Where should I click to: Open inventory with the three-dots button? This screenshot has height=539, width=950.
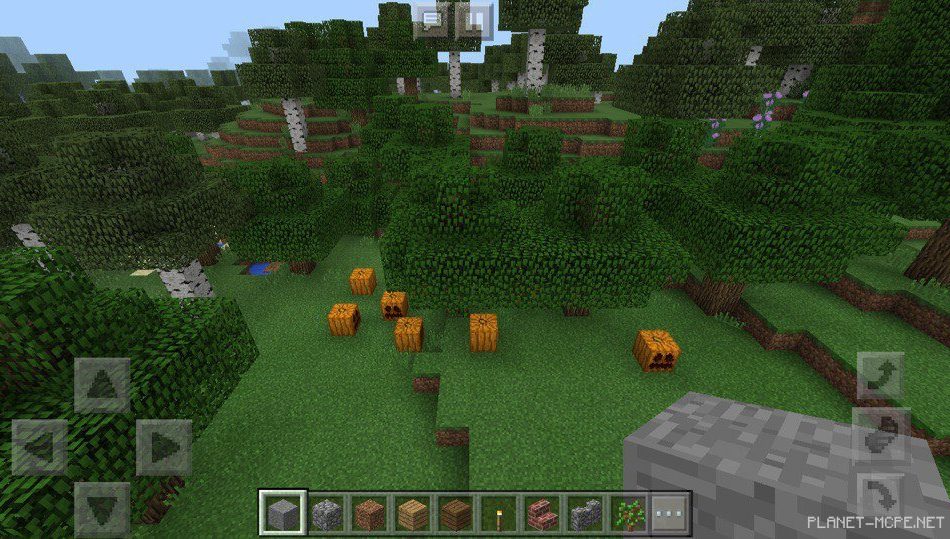click(x=669, y=514)
